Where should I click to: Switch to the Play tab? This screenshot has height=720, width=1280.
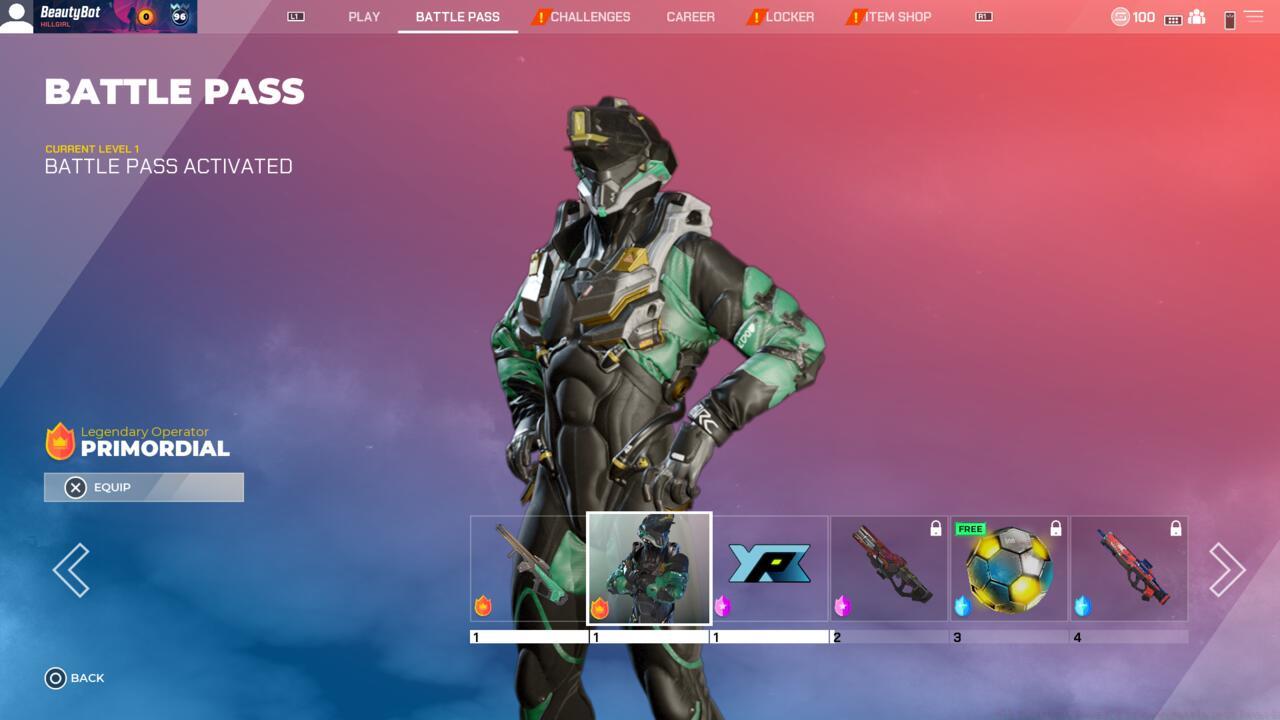point(364,17)
